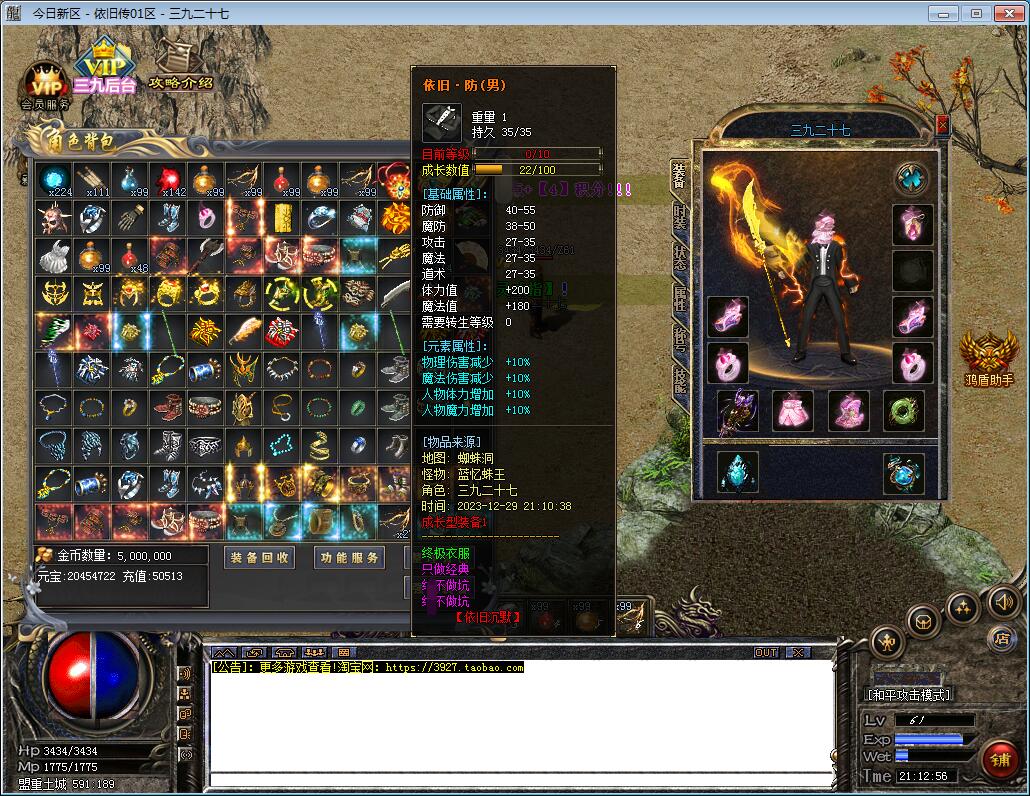Open the 鸿盾助手 assistant icon
Viewport: 1030px width, 796px height.
pyautogui.click(x=988, y=358)
